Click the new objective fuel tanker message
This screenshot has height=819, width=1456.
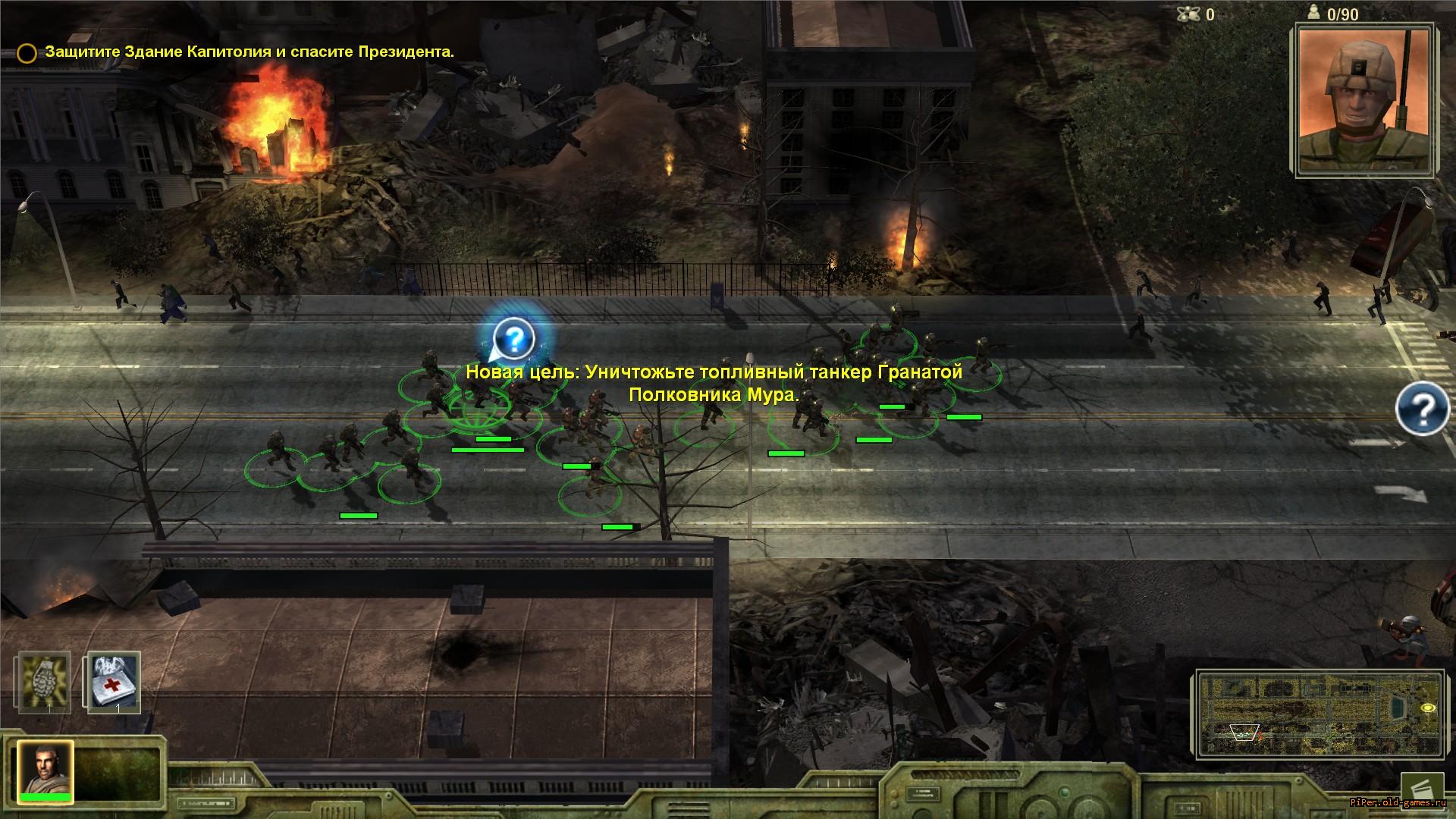click(x=713, y=384)
